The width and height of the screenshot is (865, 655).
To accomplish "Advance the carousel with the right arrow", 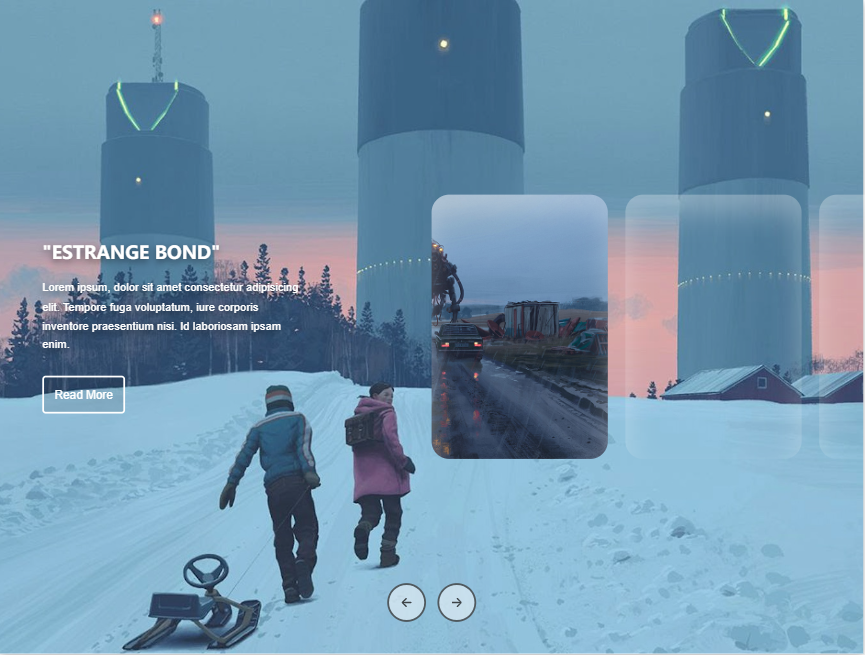I will pyautogui.click(x=457, y=602).
